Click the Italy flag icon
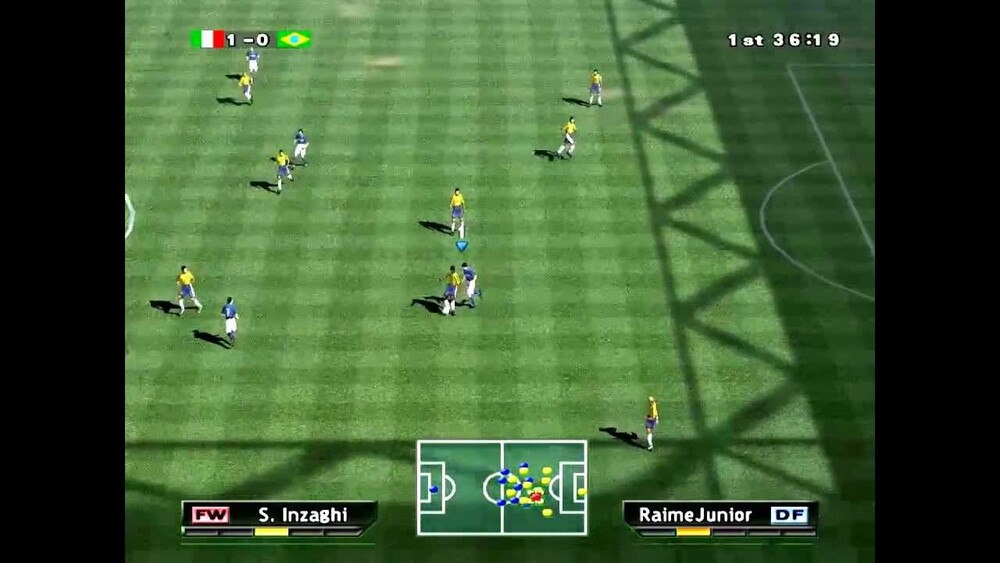This screenshot has height=563, width=1000. [x=207, y=39]
